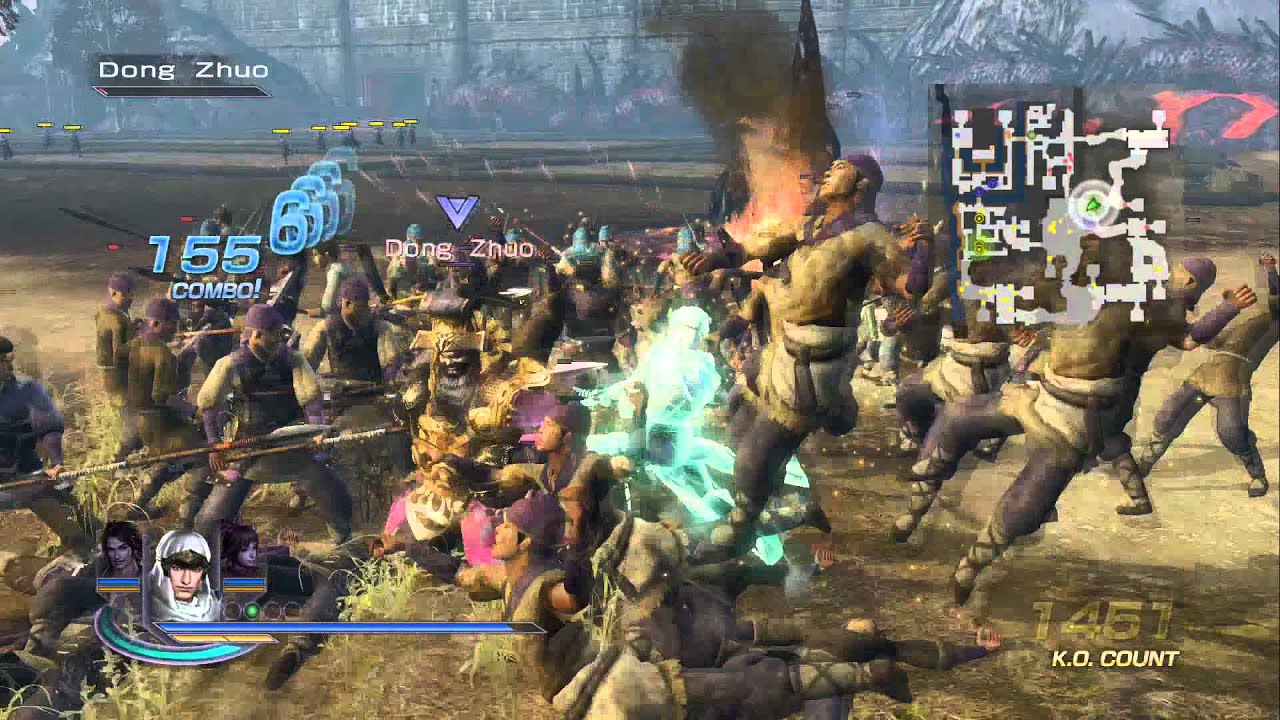Click the player arrow marker on the minimap
Screen dimensions: 1280x720
pos(1091,205)
